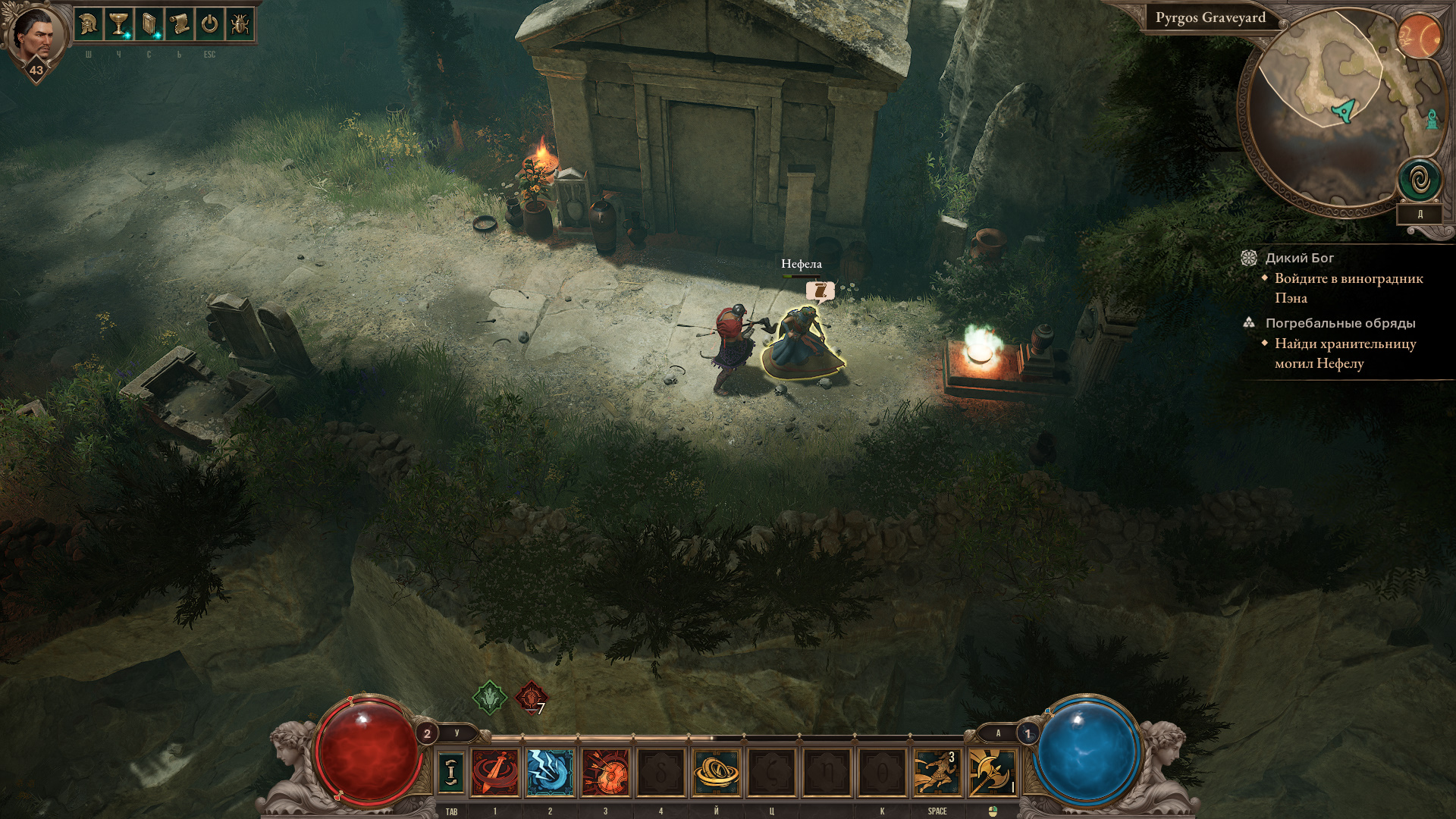Activate the red spinning sword skill
This screenshot has height=819, width=1456.
pos(495,772)
